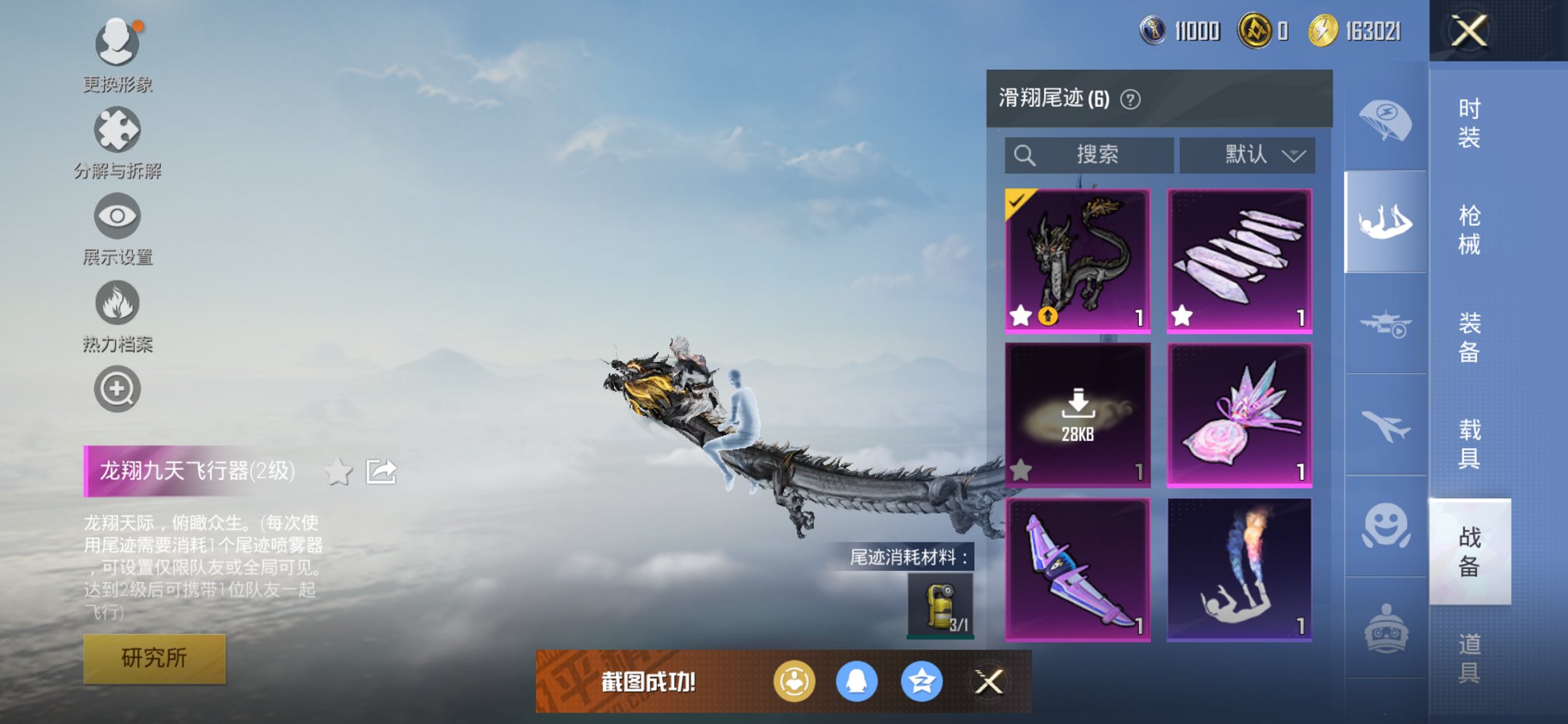Screen dimensions: 1568x724
Task: Open 展示设置 display settings
Action: tap(117, 217)
